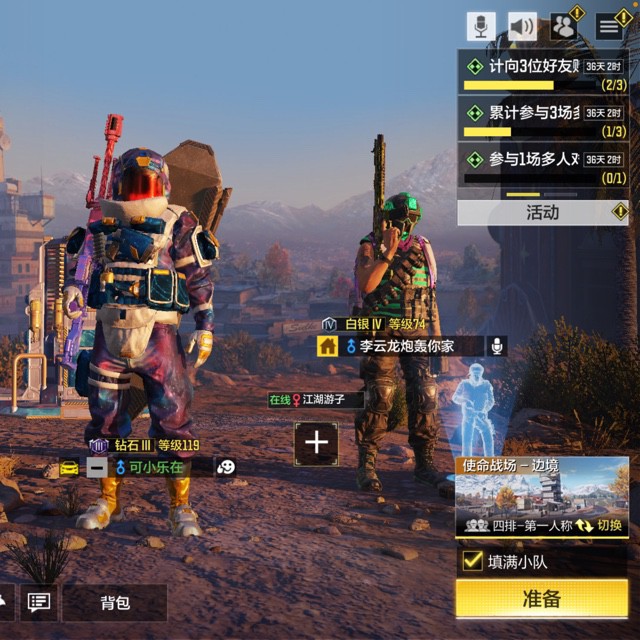The height and width of the screenshot is (640, 640).
Task: Invite a teammate with the plus slot
Action: tap(316, 442)
